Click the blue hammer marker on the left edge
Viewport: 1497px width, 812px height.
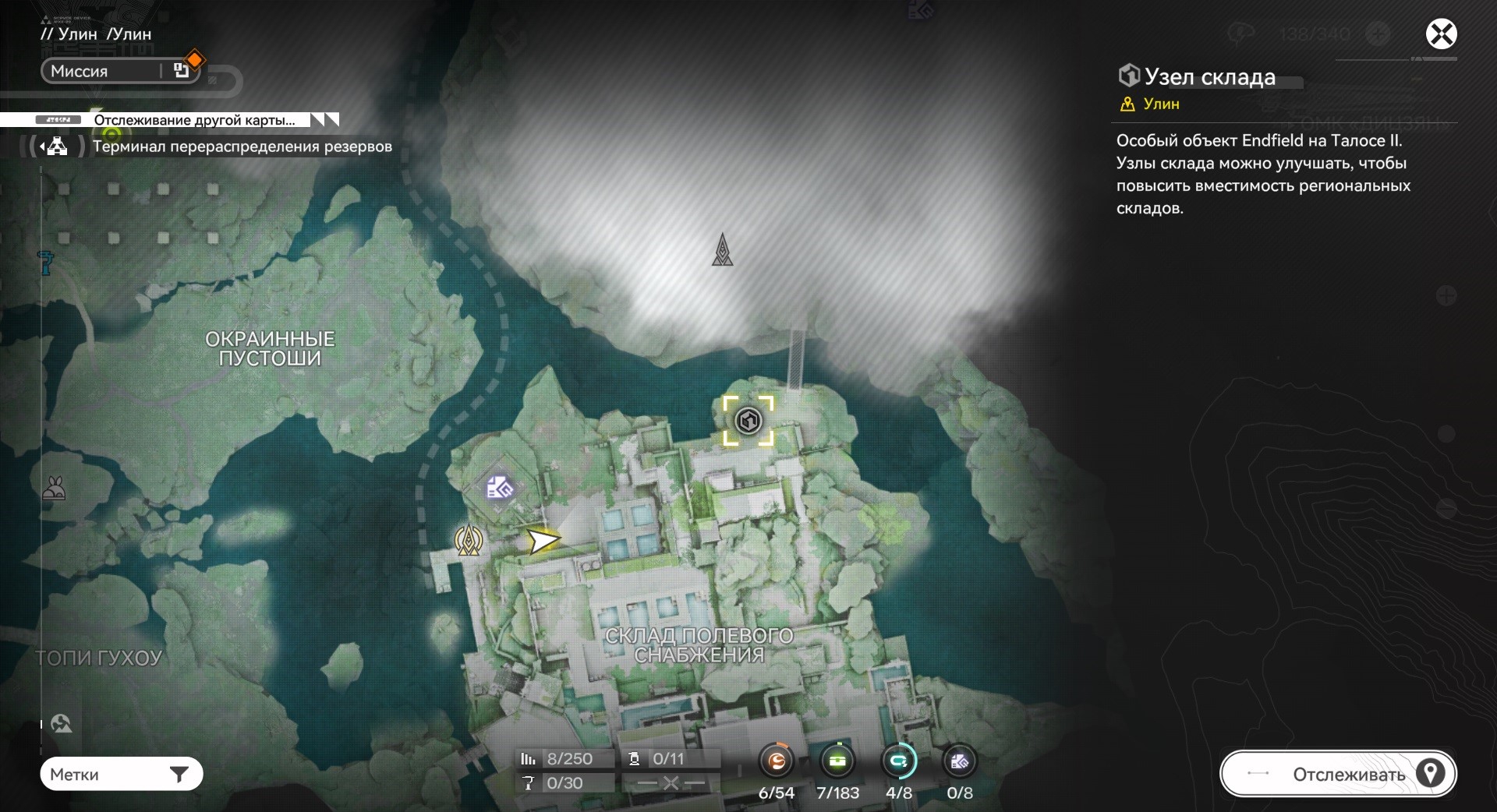(46, 263)
